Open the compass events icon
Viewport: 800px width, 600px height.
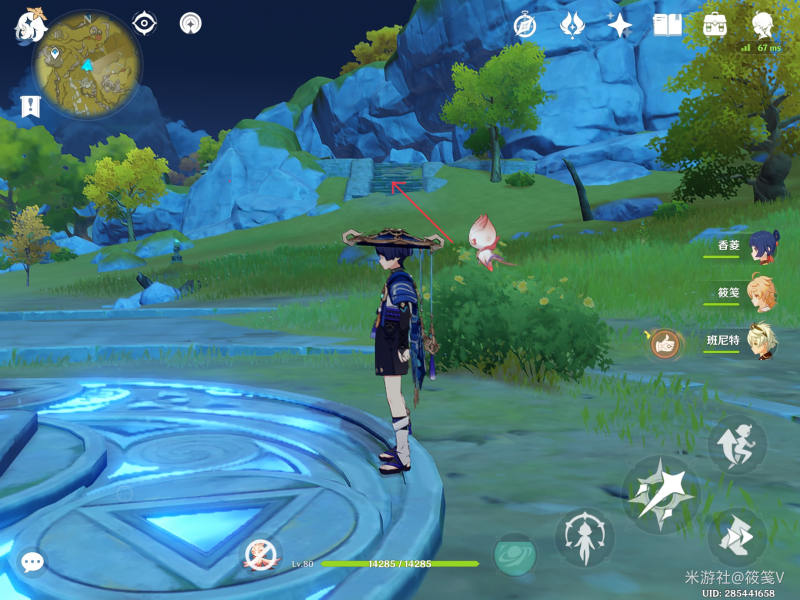[525, 24]
